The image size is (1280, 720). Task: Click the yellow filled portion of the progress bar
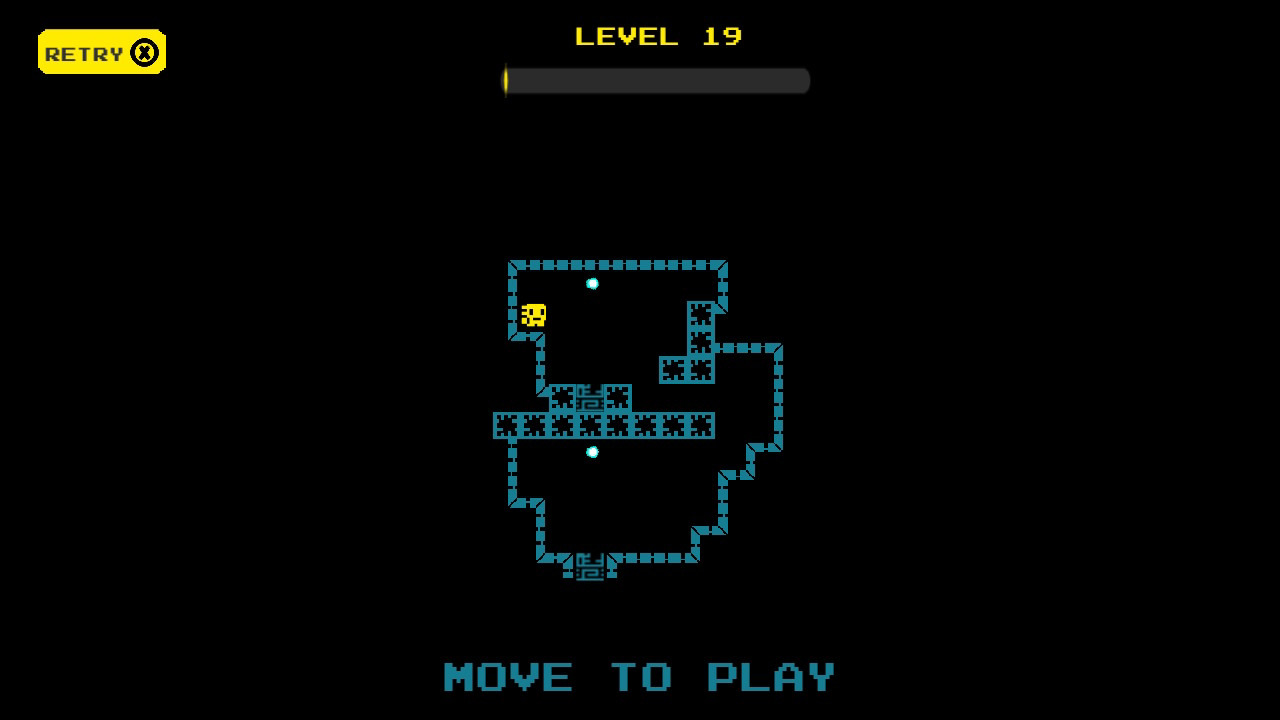point(508,82)
